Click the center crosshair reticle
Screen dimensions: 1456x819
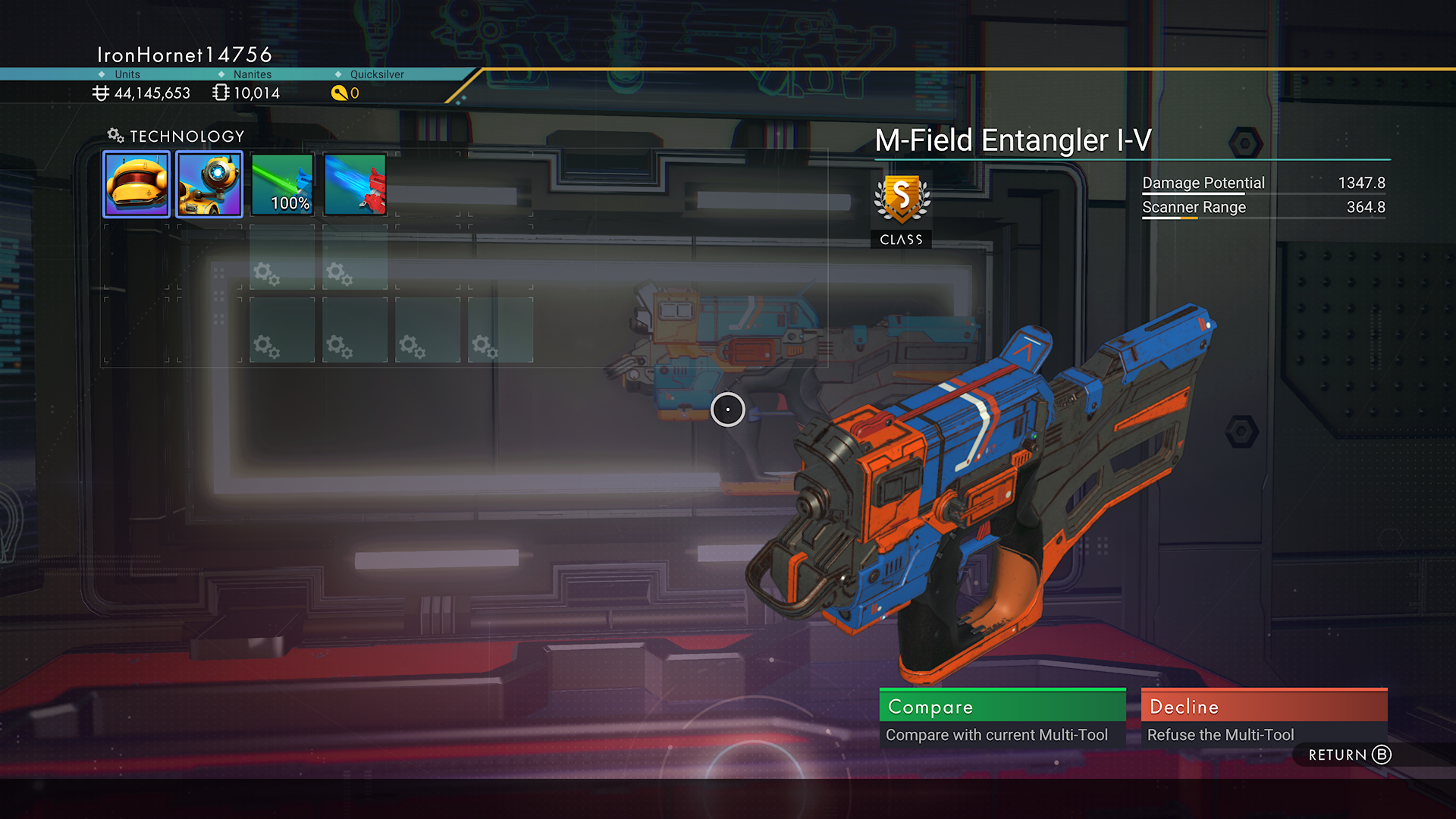(727, 409)
